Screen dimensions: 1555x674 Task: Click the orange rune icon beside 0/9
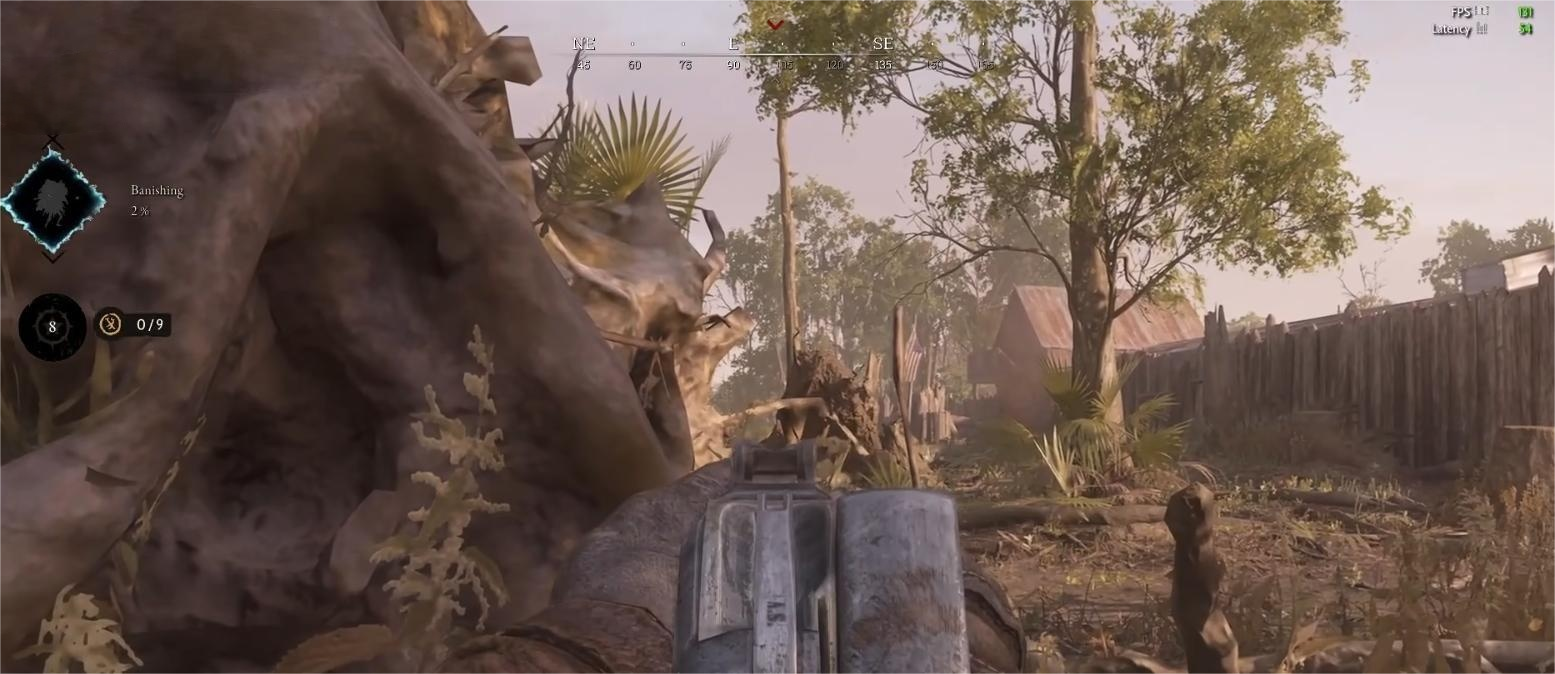(110, 324)
